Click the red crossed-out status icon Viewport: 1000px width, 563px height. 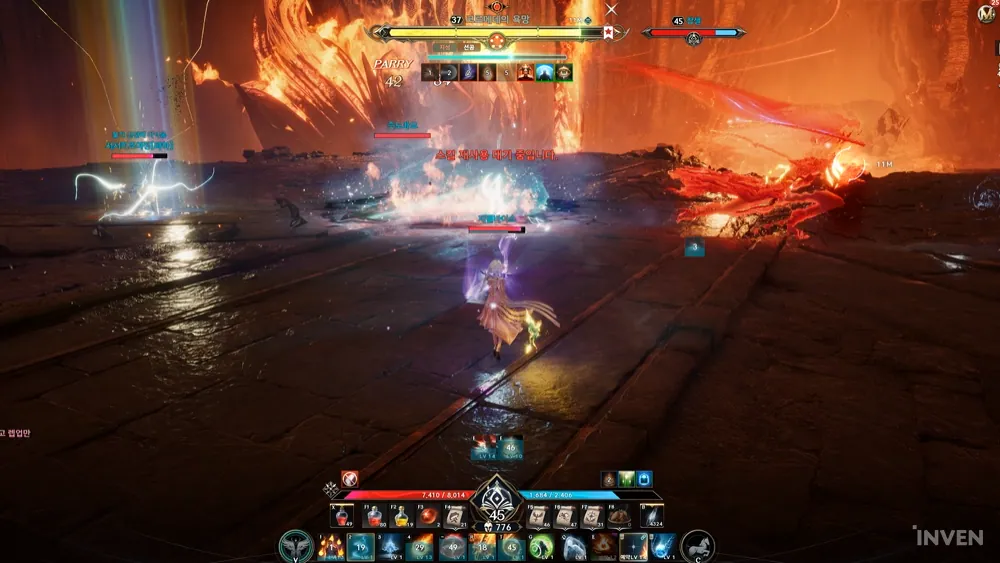[350, 479]
